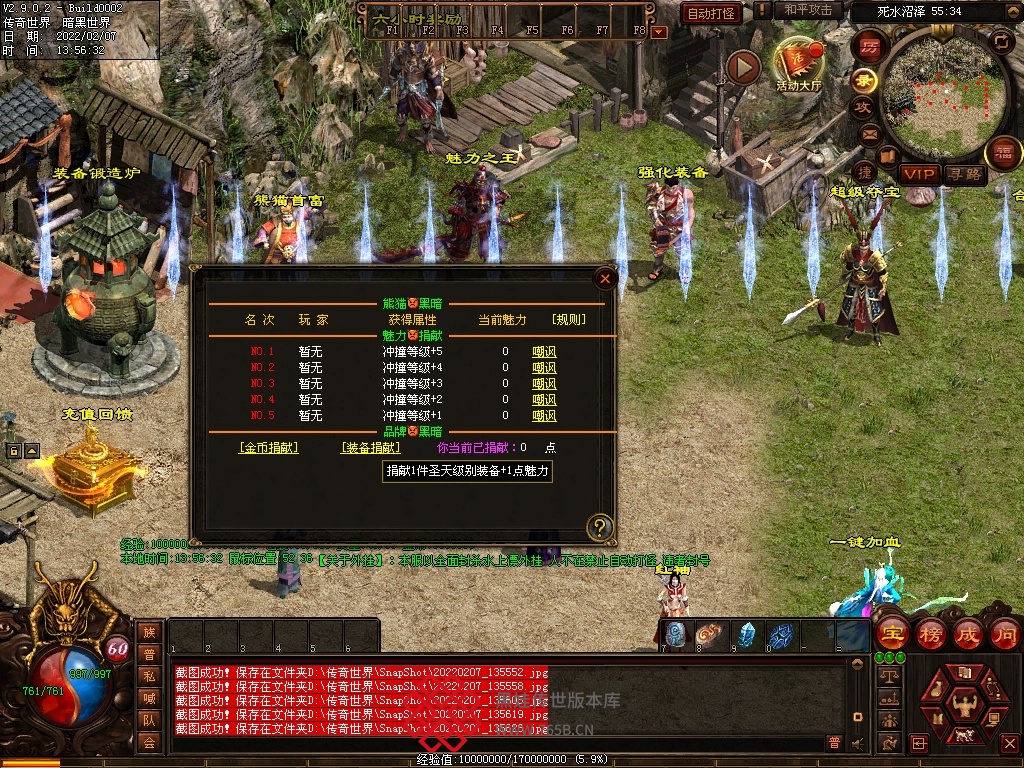Screen dimensions: 1024x768
Task: Choose 金币捐献 gold donation
Action: (x=268, y=448)
